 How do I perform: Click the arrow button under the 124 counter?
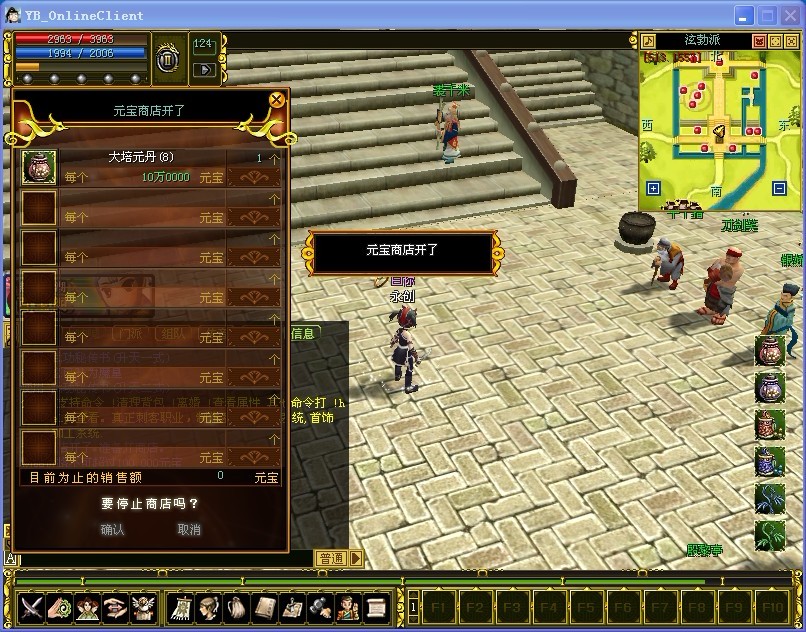[203, 70]
